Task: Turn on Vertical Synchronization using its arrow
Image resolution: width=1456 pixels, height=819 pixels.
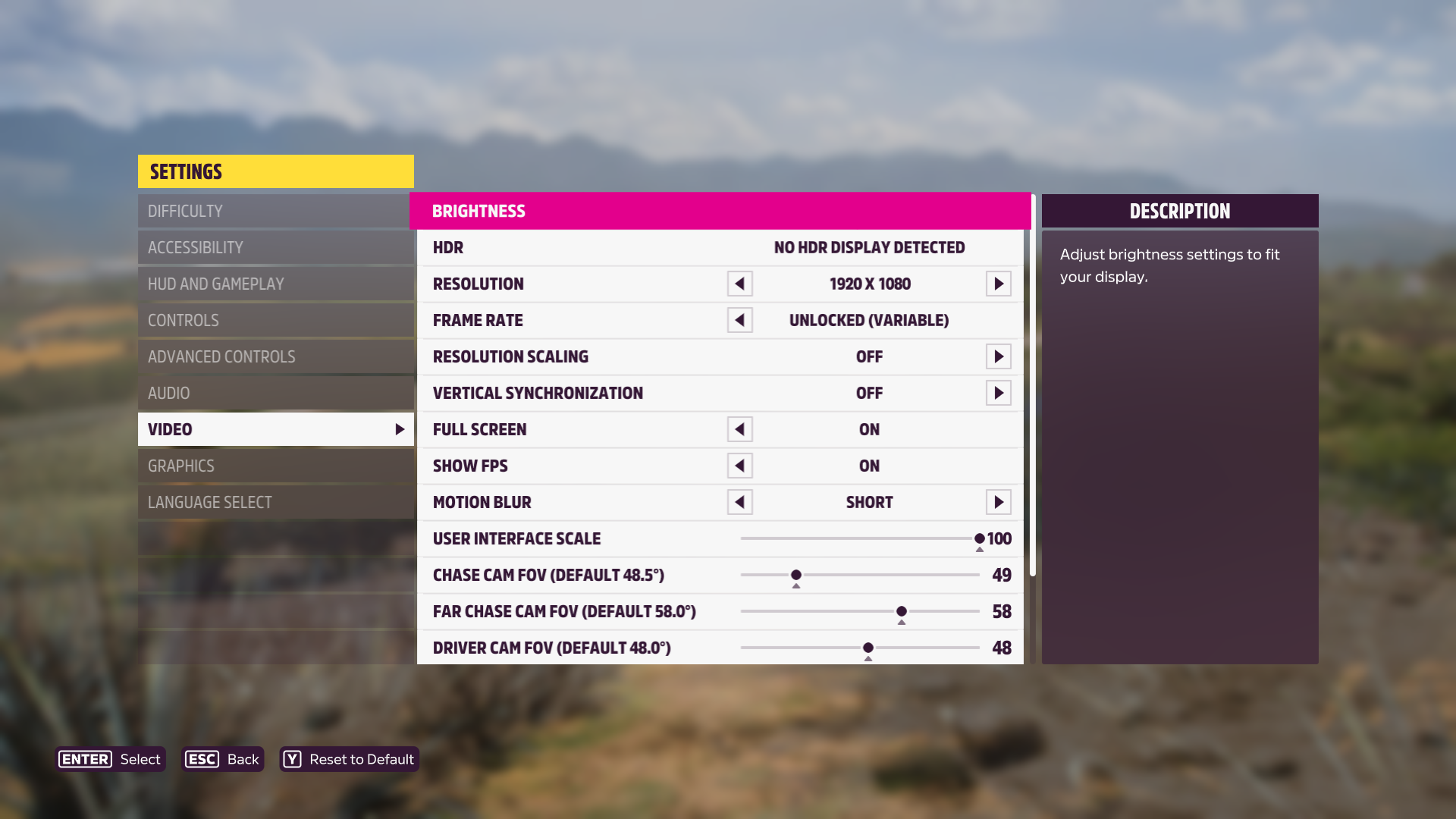Action: click(998, 393)
